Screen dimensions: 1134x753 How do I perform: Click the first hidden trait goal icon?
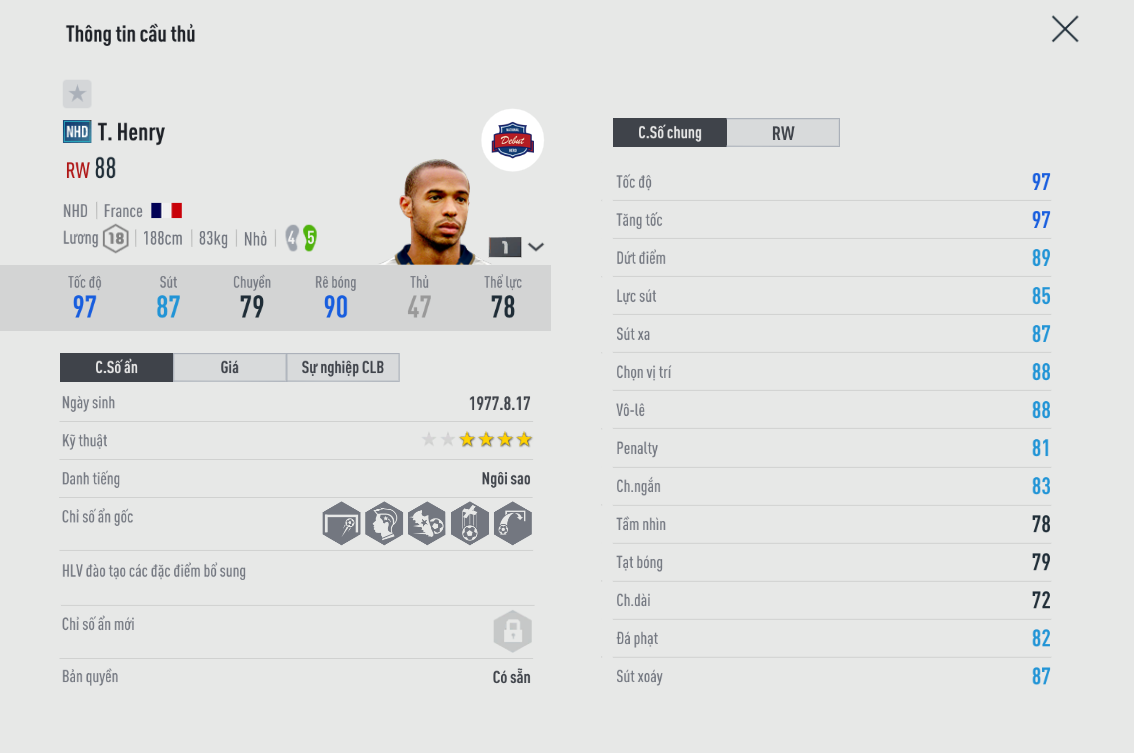(341, 523)
